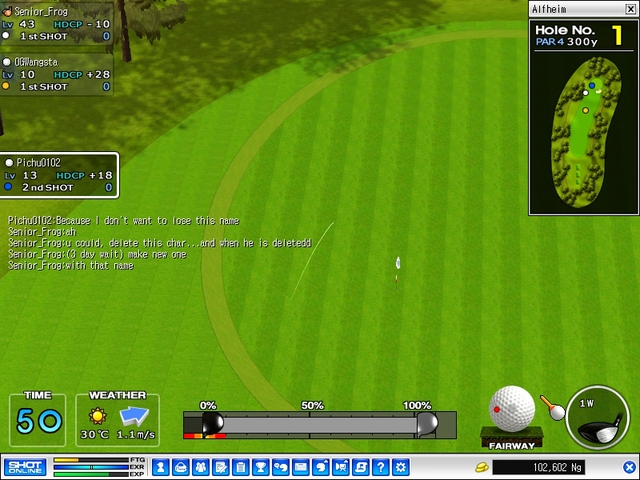Open the SHOT ONLINE main menu button
This screenshot has height=480, width=640.
tap(25, 467)
